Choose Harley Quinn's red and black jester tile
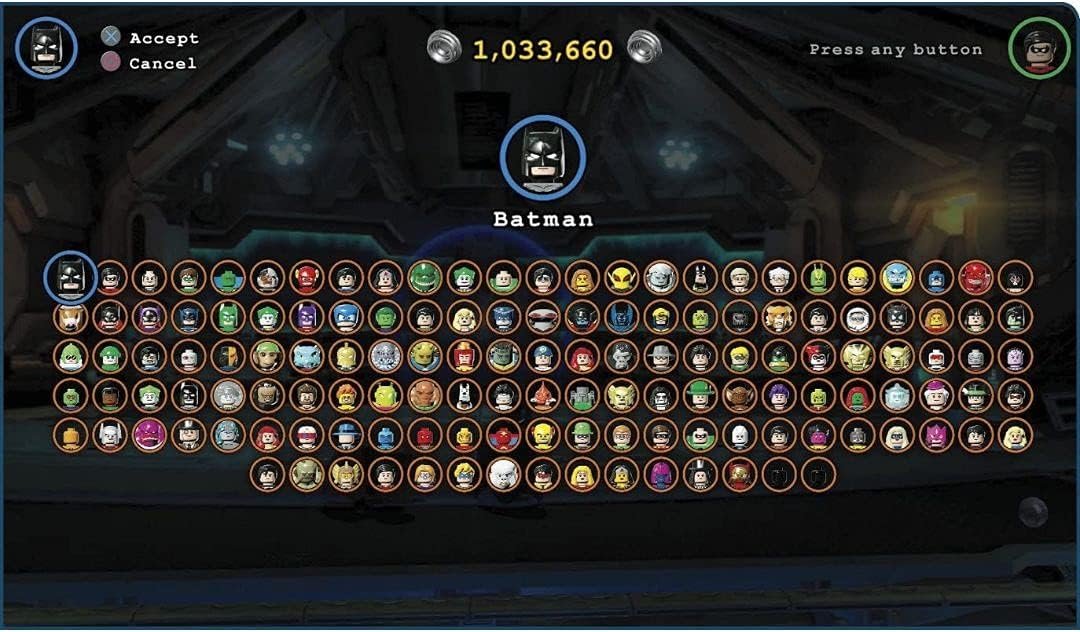1080x632 pixels. (x=818, y=356)
